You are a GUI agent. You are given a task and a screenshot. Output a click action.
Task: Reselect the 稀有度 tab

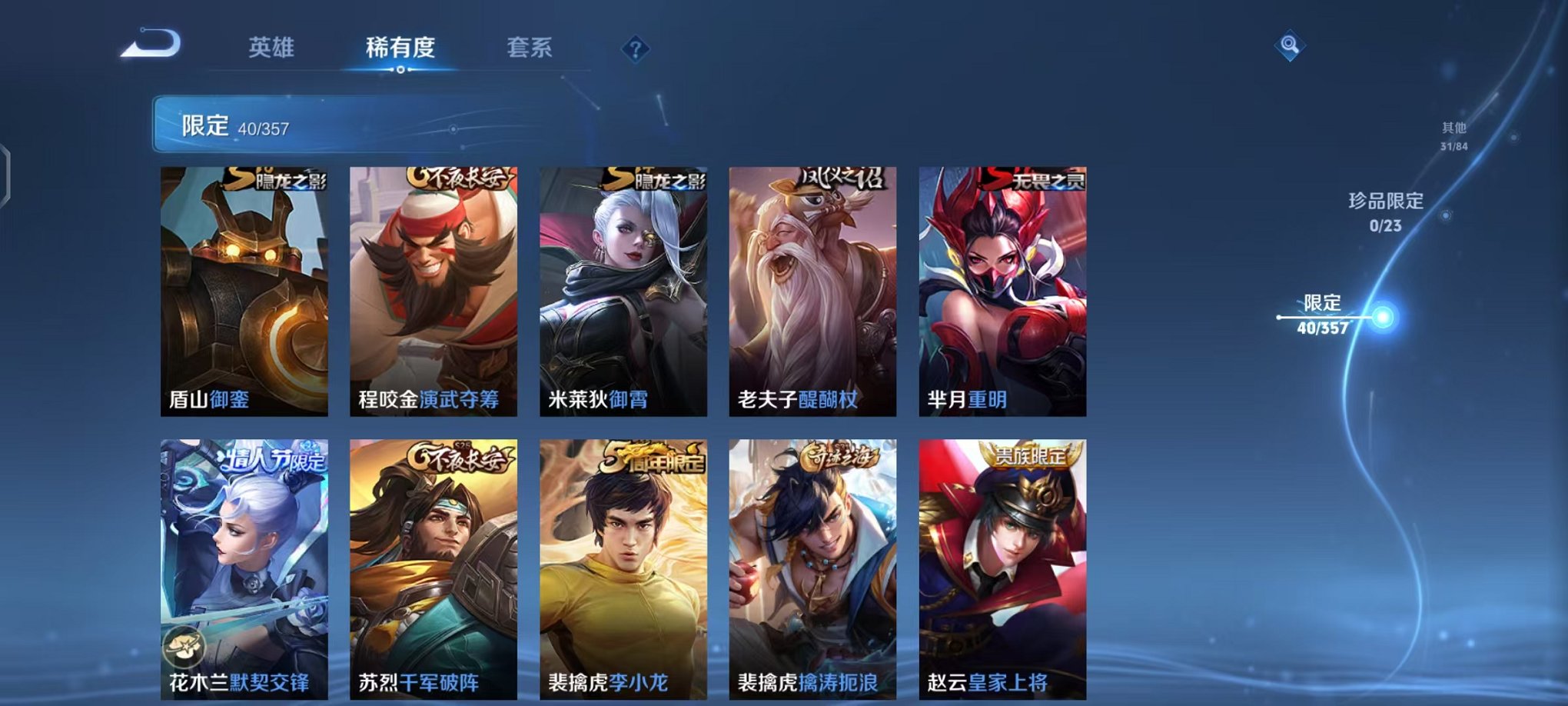[x=400, y=46]
